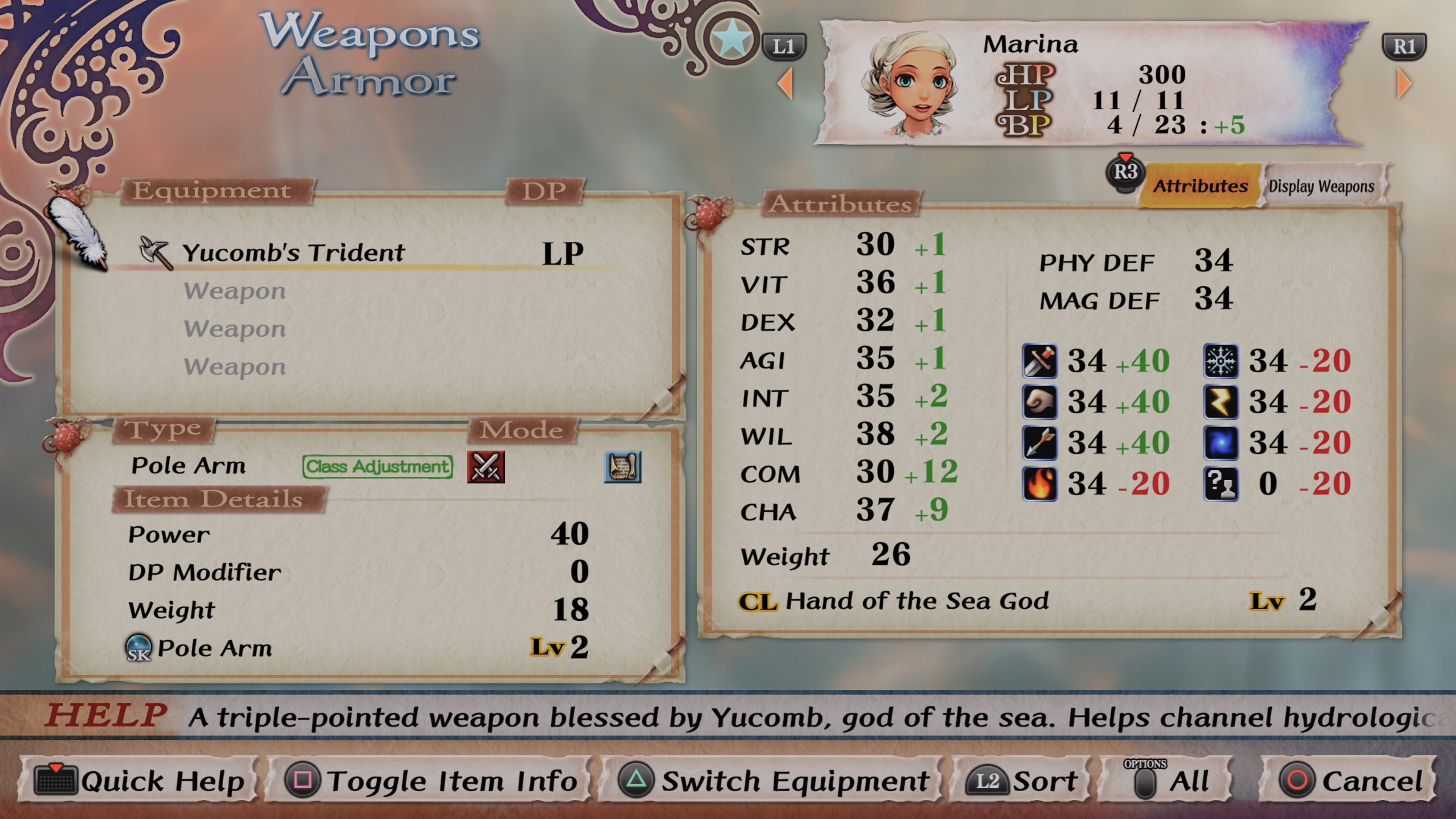Click the crossed swords mode icon

pyautogui.click(x=485, y=467)
